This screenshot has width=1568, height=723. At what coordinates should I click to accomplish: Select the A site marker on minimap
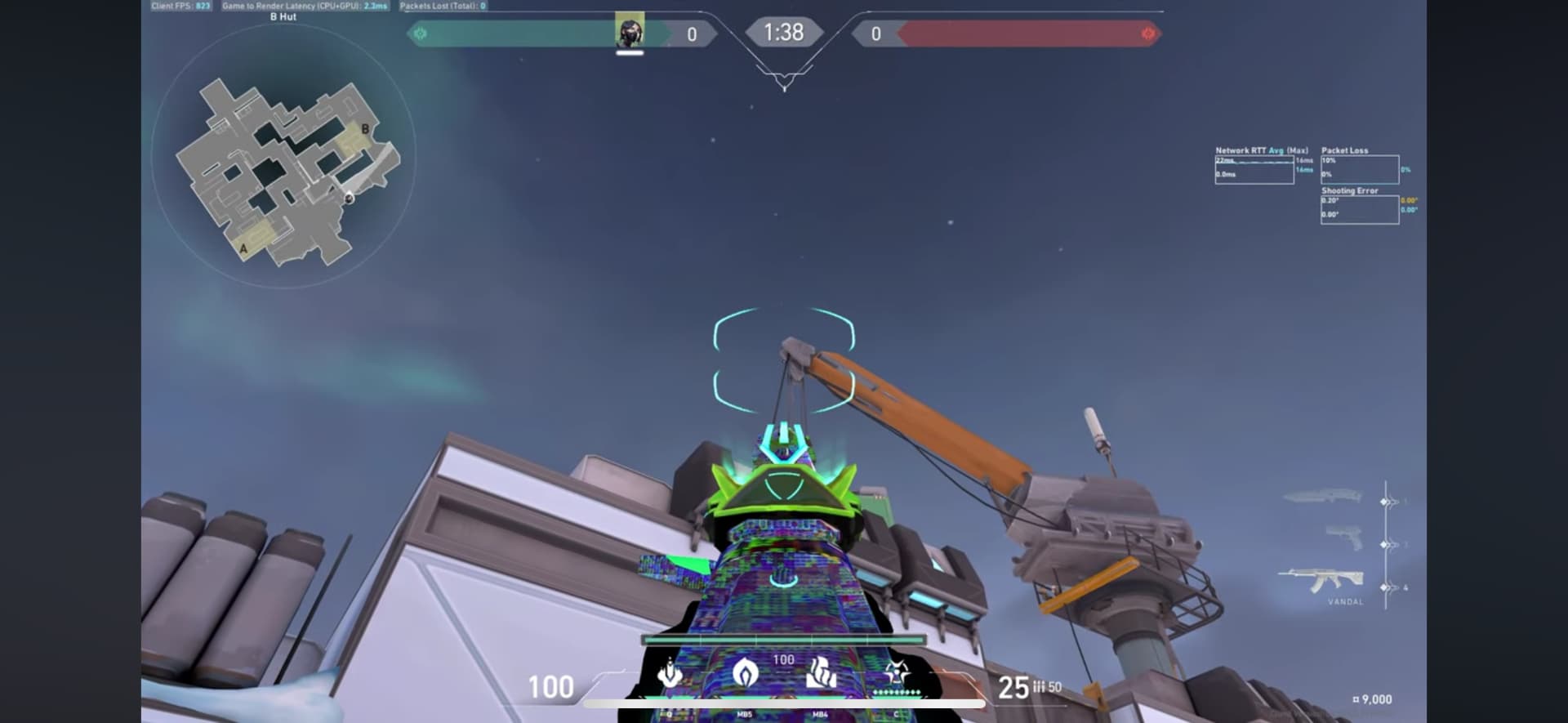coord(243,248)
